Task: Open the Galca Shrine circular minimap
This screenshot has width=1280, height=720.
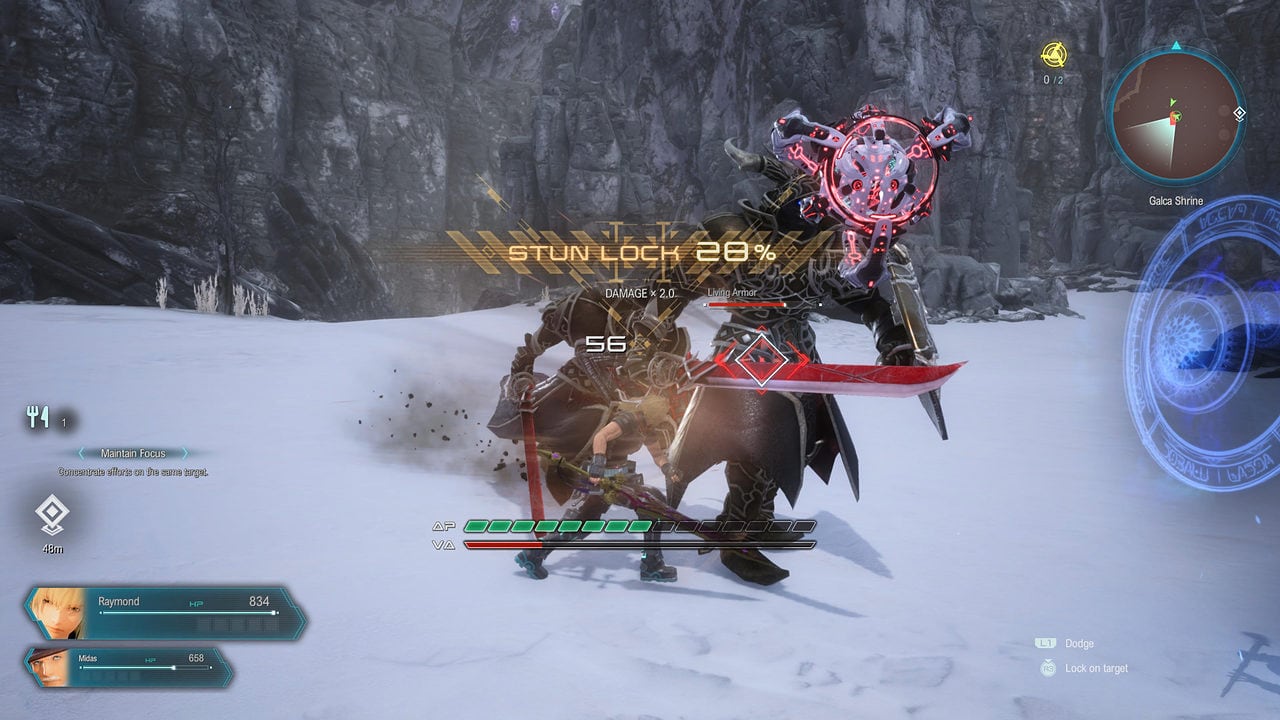Action: (x=1175, y=117)
